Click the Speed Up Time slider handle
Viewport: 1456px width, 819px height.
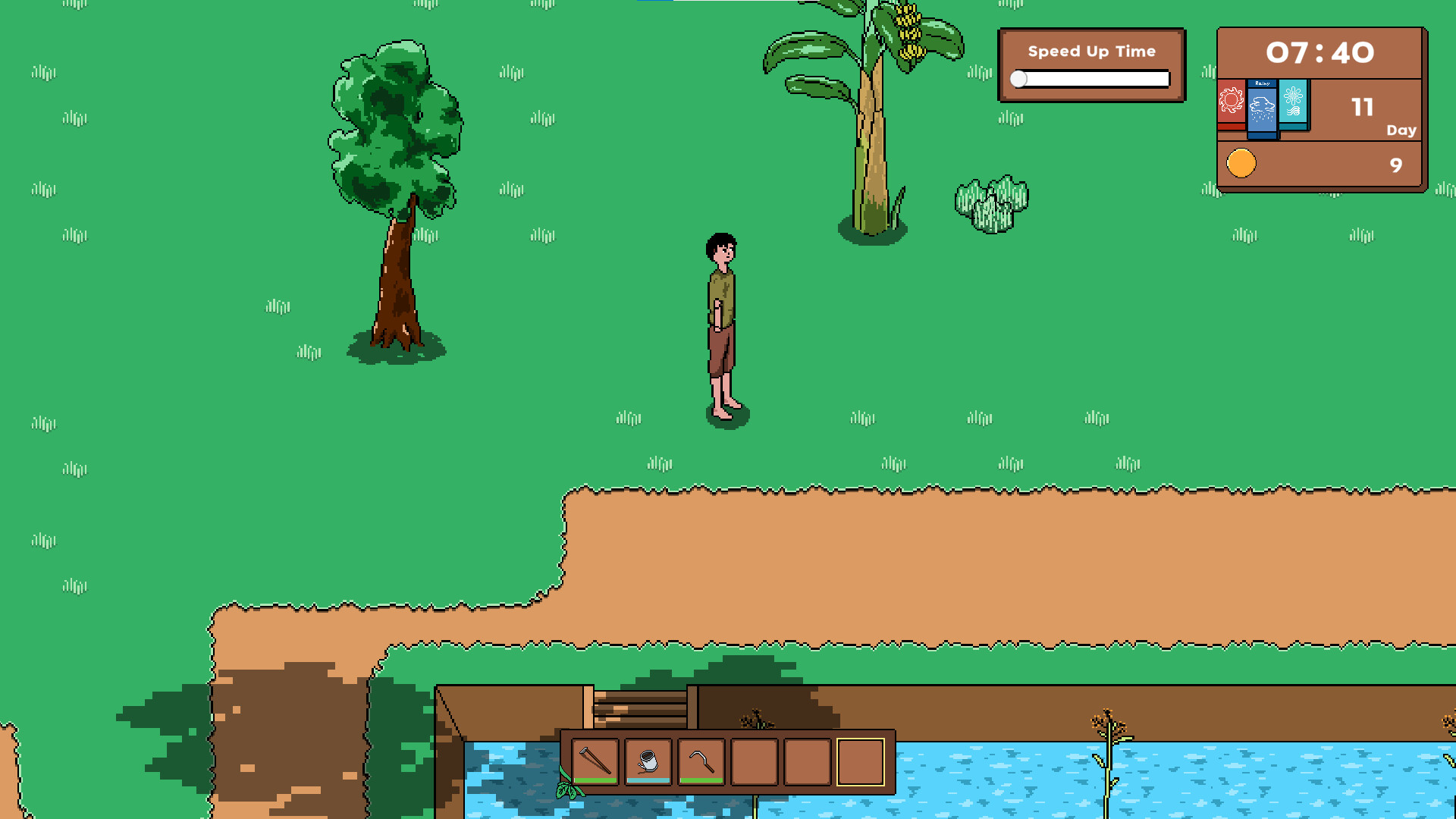[x=1020, y=78]
